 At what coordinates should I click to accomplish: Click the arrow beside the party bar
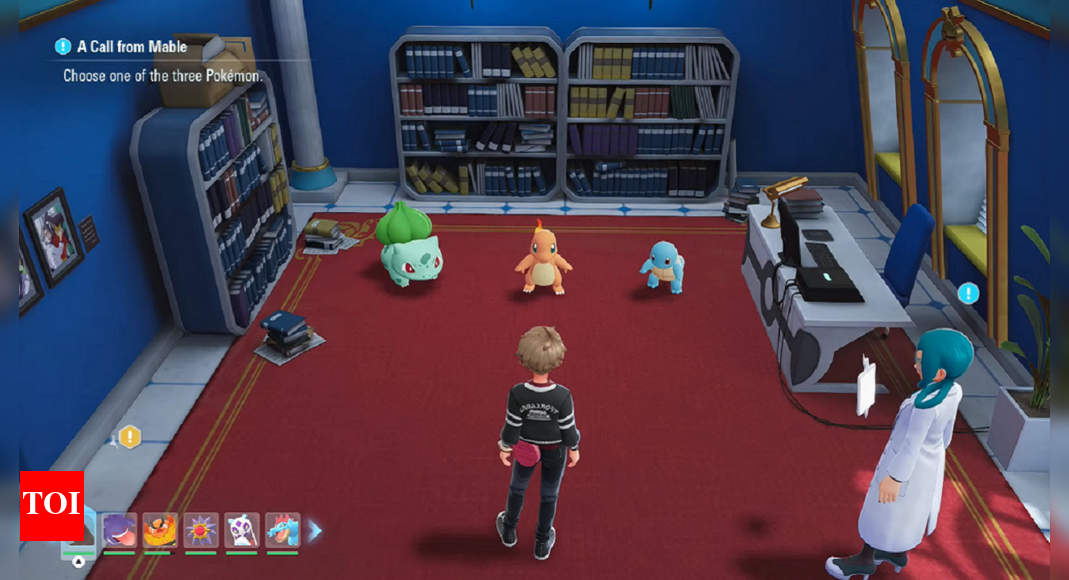pos(315,530)
